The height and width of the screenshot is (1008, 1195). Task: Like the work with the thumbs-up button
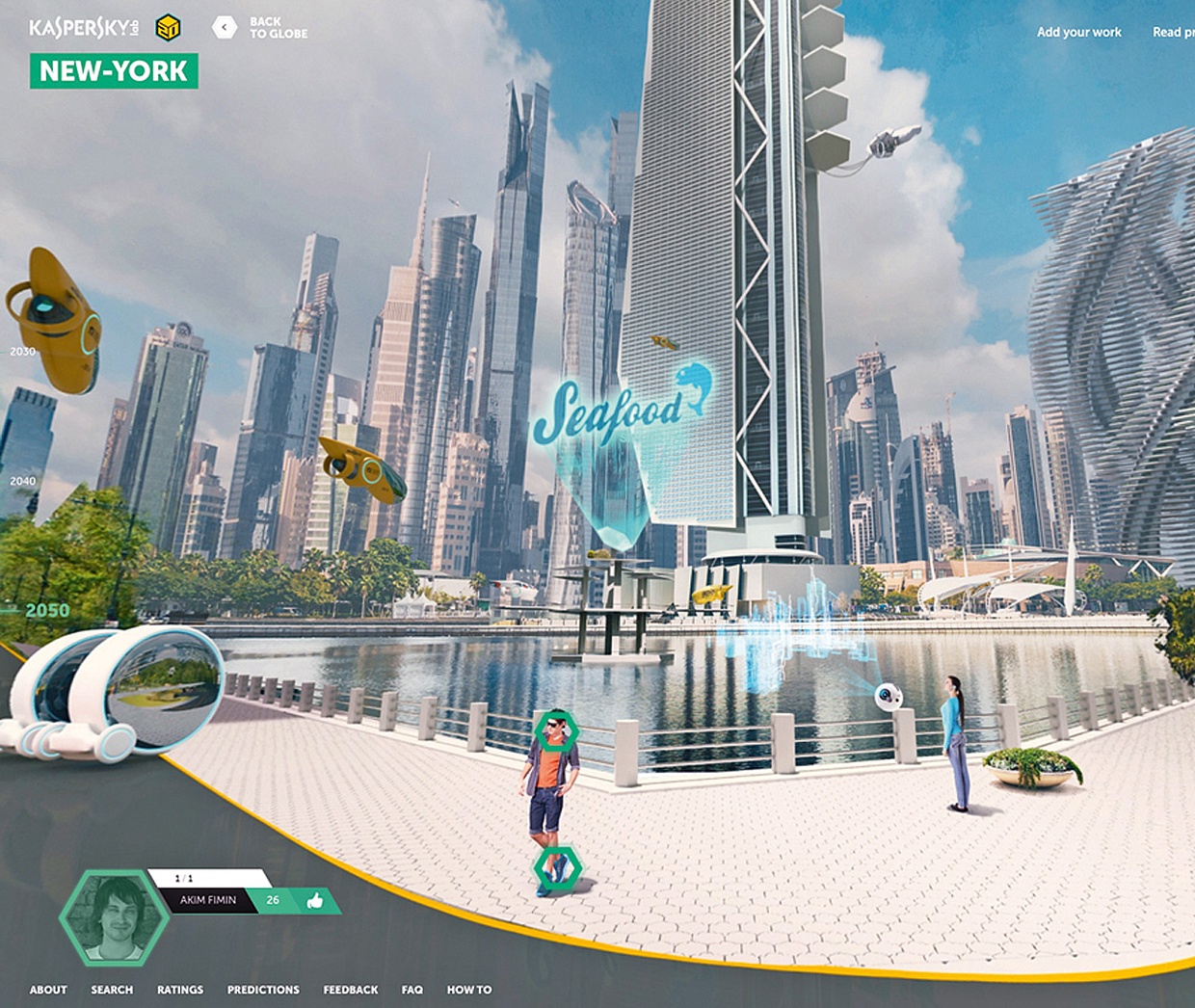[314, 901]
